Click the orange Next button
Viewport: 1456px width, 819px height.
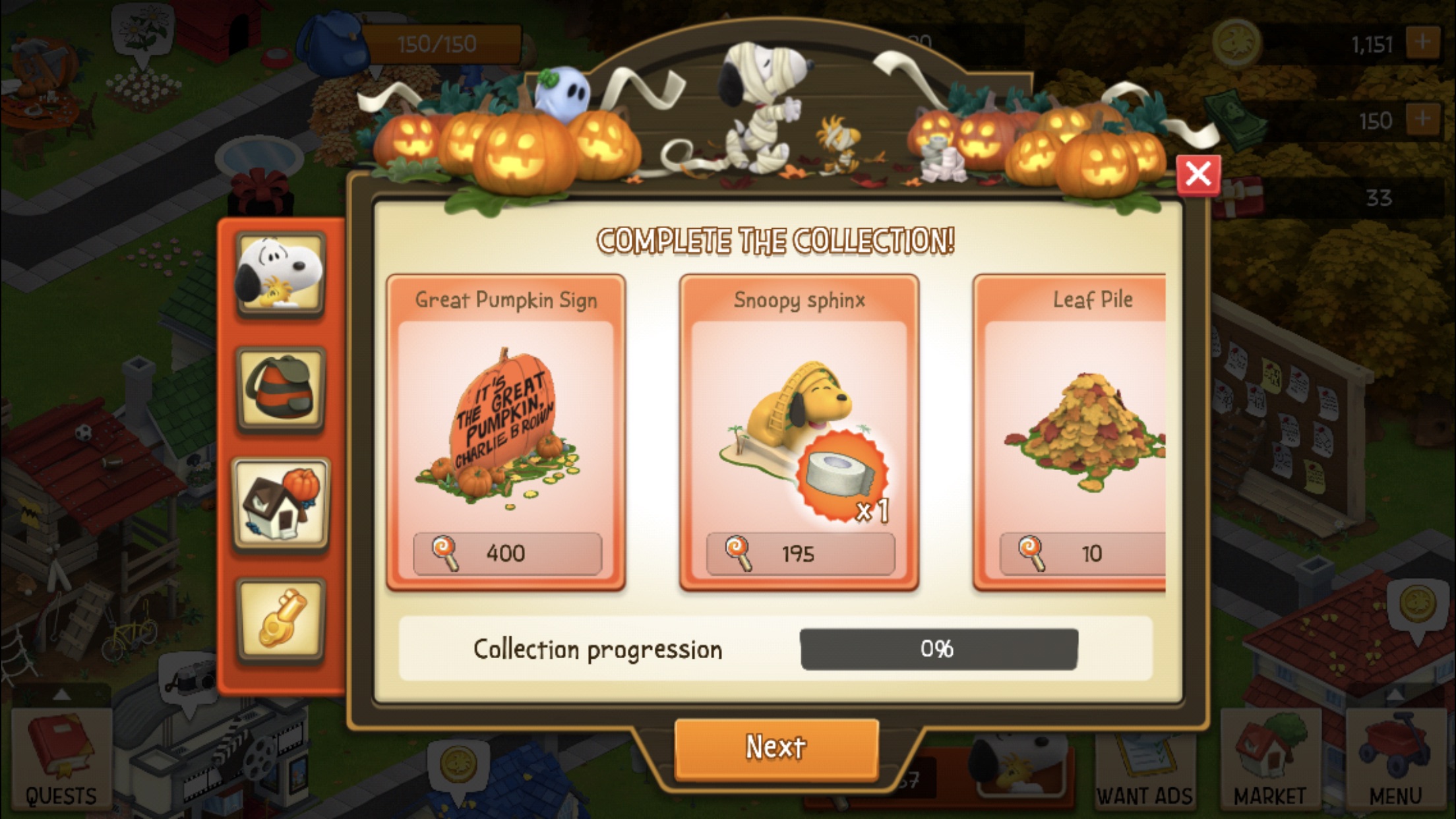point(776,748)
